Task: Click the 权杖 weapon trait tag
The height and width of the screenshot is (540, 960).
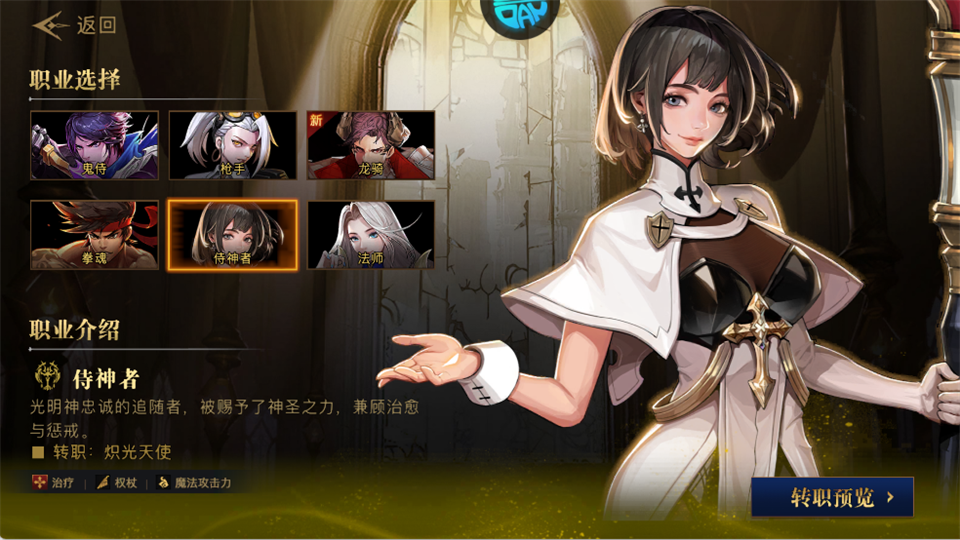Action: 115,483
